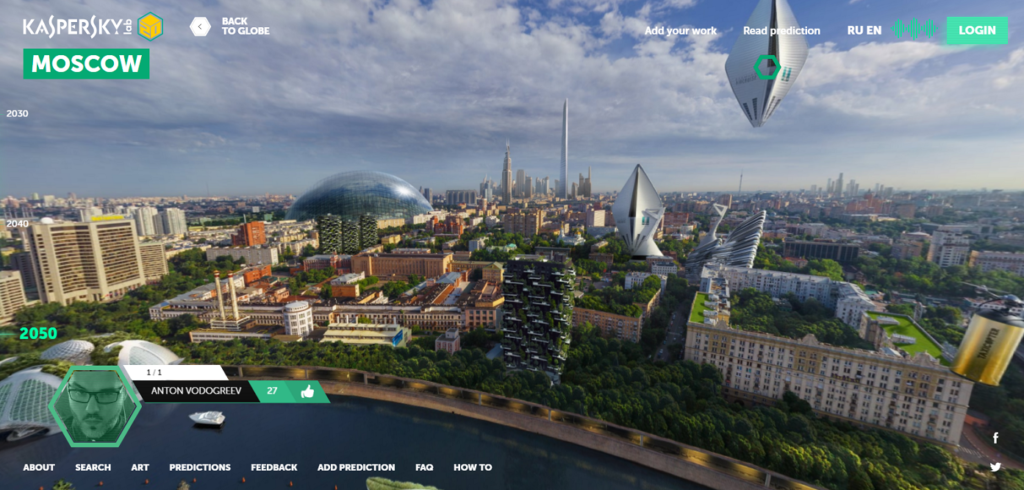
Task: Show the PREDICTIONS section
Action: [x=200, y=467]
